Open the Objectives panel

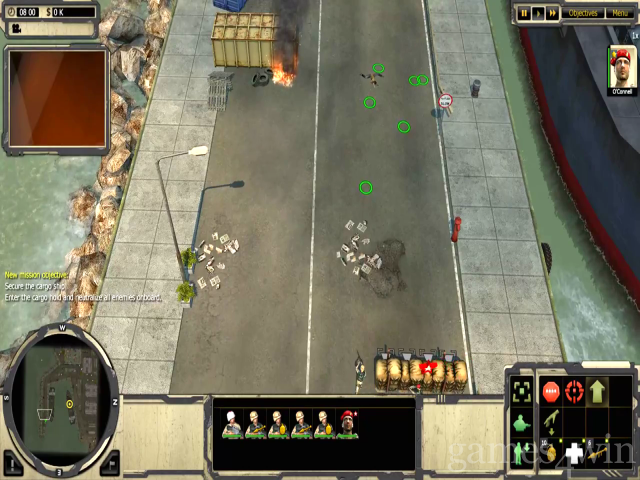(582, 13)
